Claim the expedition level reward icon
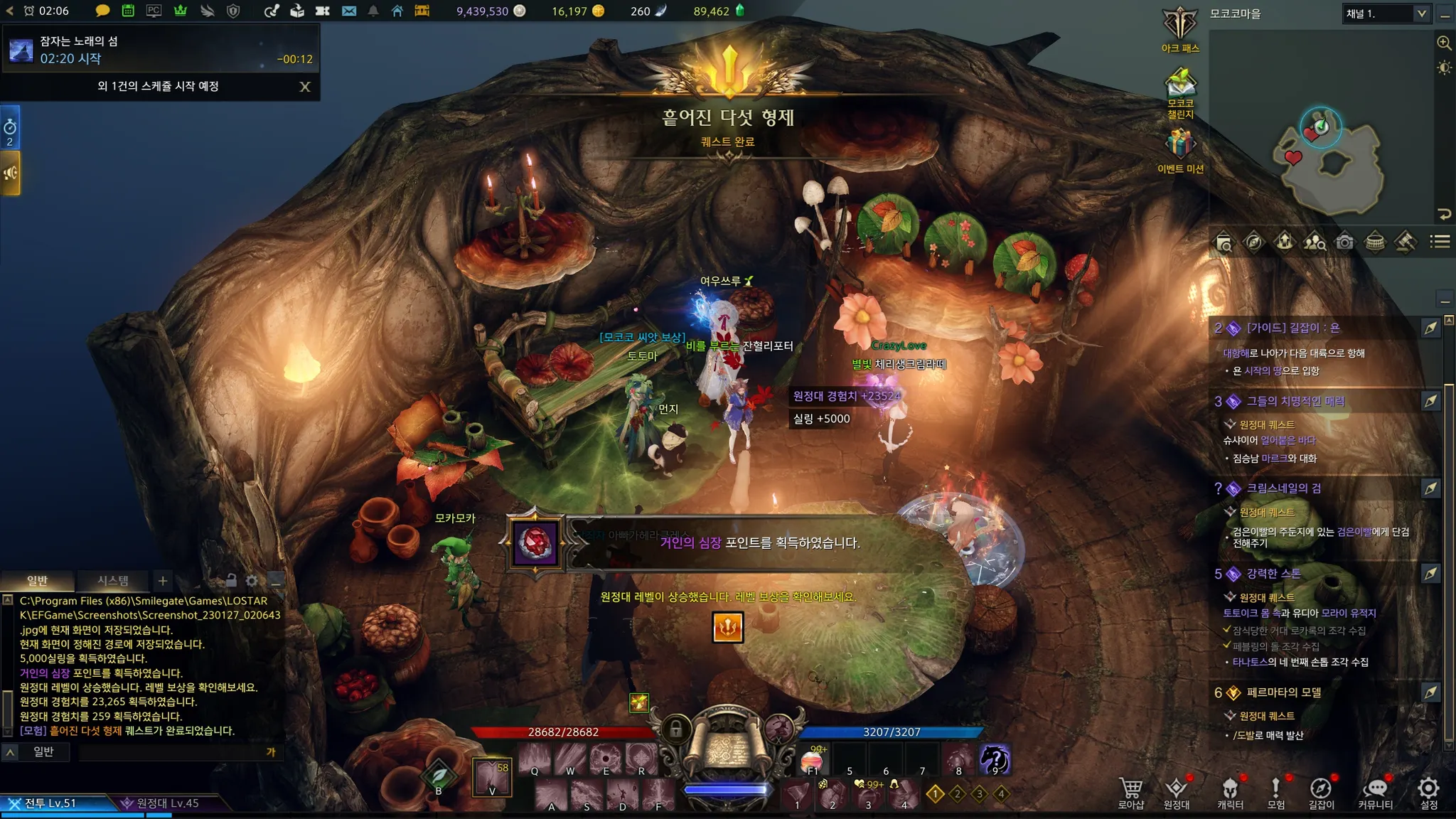This screenshot has width=1456, height=819. point(727,627)
